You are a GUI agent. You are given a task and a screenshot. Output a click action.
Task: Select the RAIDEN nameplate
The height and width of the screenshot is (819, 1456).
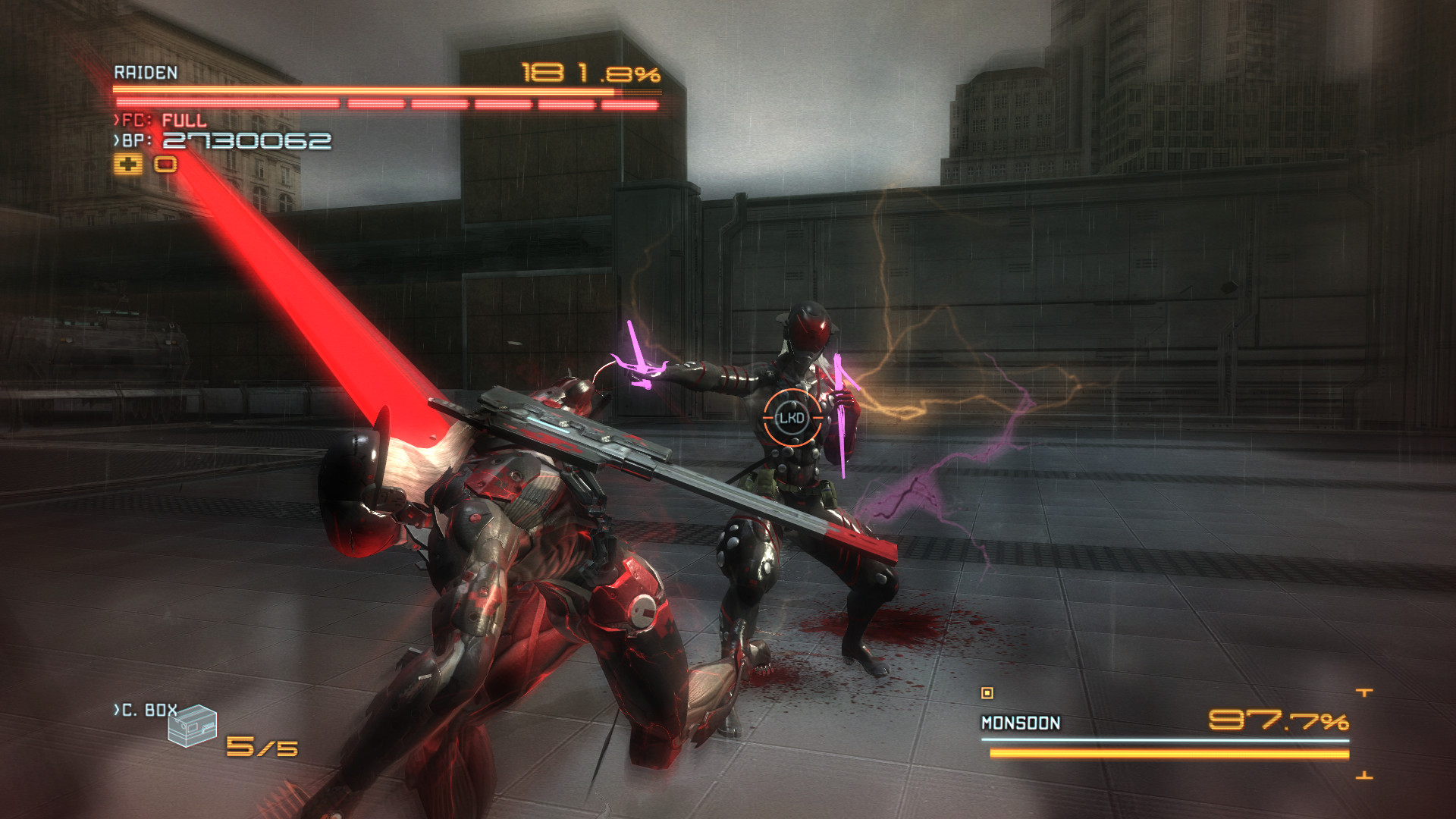click(x=144, y=72)
